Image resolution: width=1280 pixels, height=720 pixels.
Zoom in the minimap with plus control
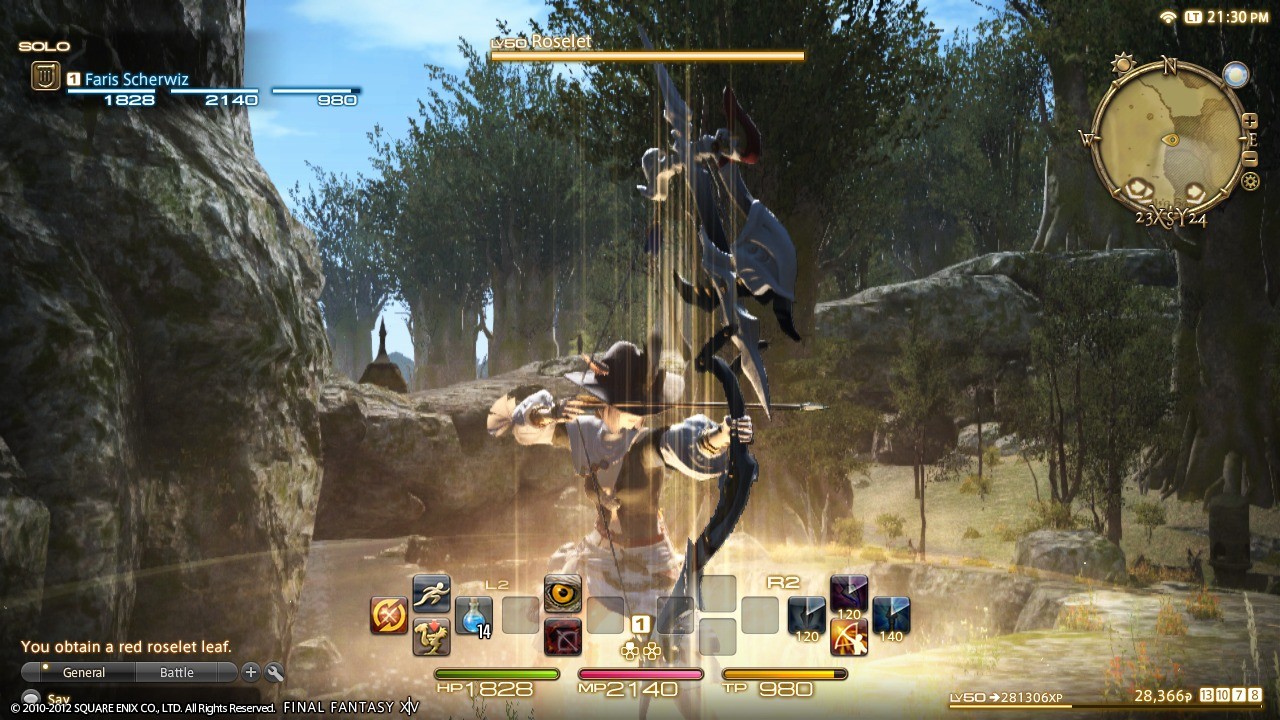tap(1250, 121)
